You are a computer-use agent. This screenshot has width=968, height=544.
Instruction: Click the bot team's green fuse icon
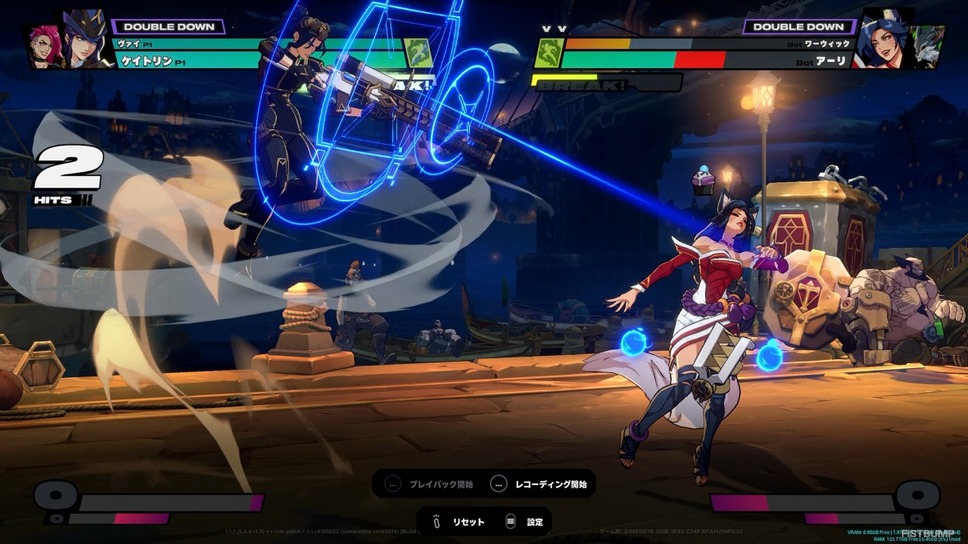[548, 53]
